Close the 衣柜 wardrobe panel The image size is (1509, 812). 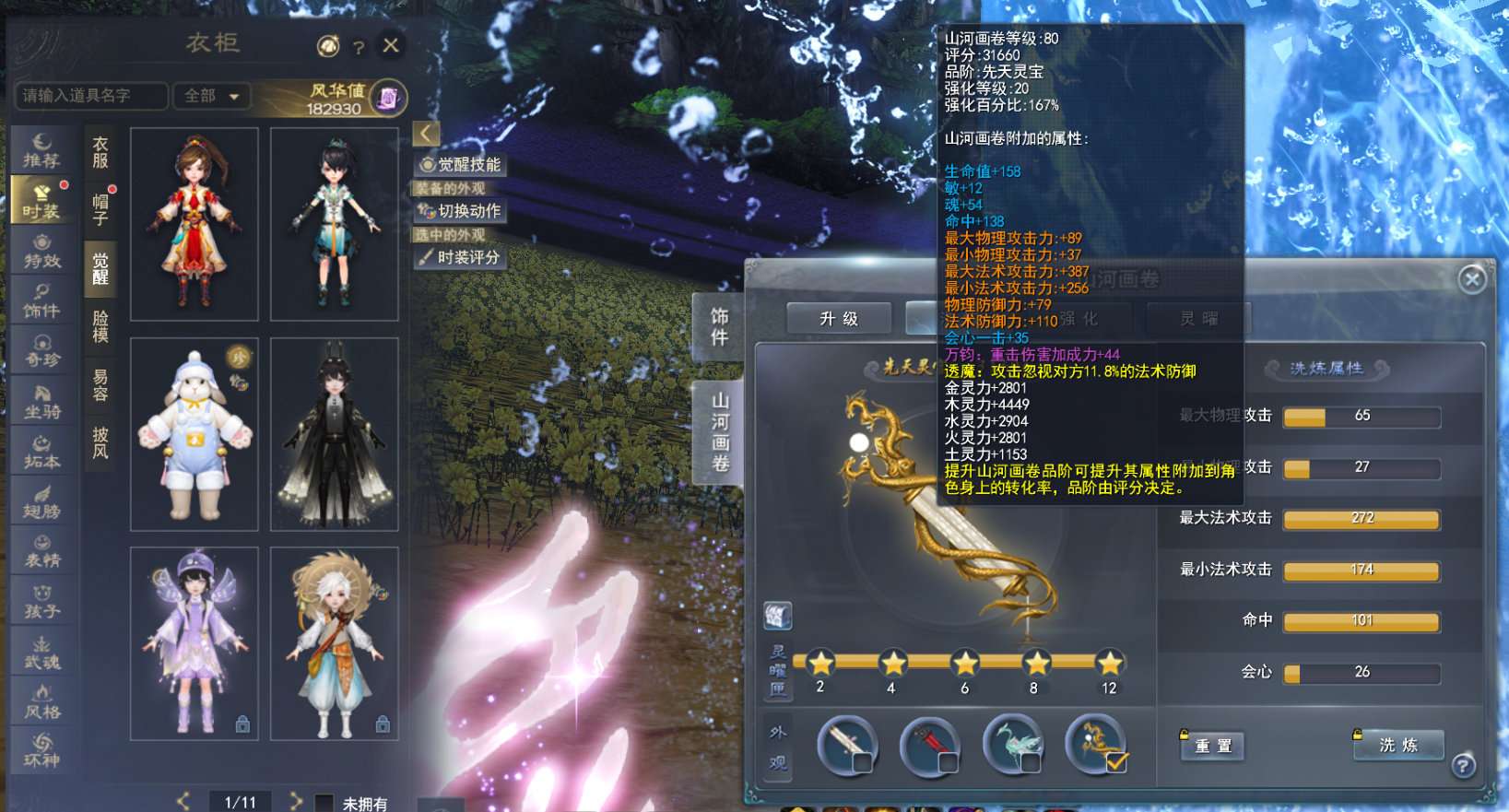391,45
